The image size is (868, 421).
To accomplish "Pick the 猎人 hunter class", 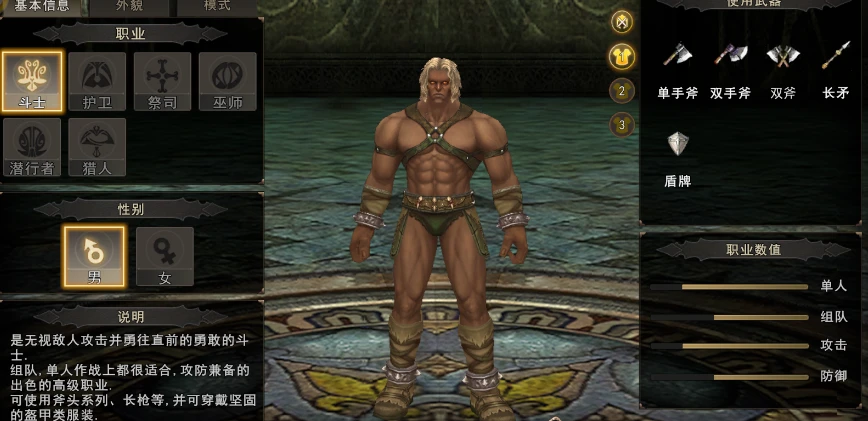I will tap(97, 147).
